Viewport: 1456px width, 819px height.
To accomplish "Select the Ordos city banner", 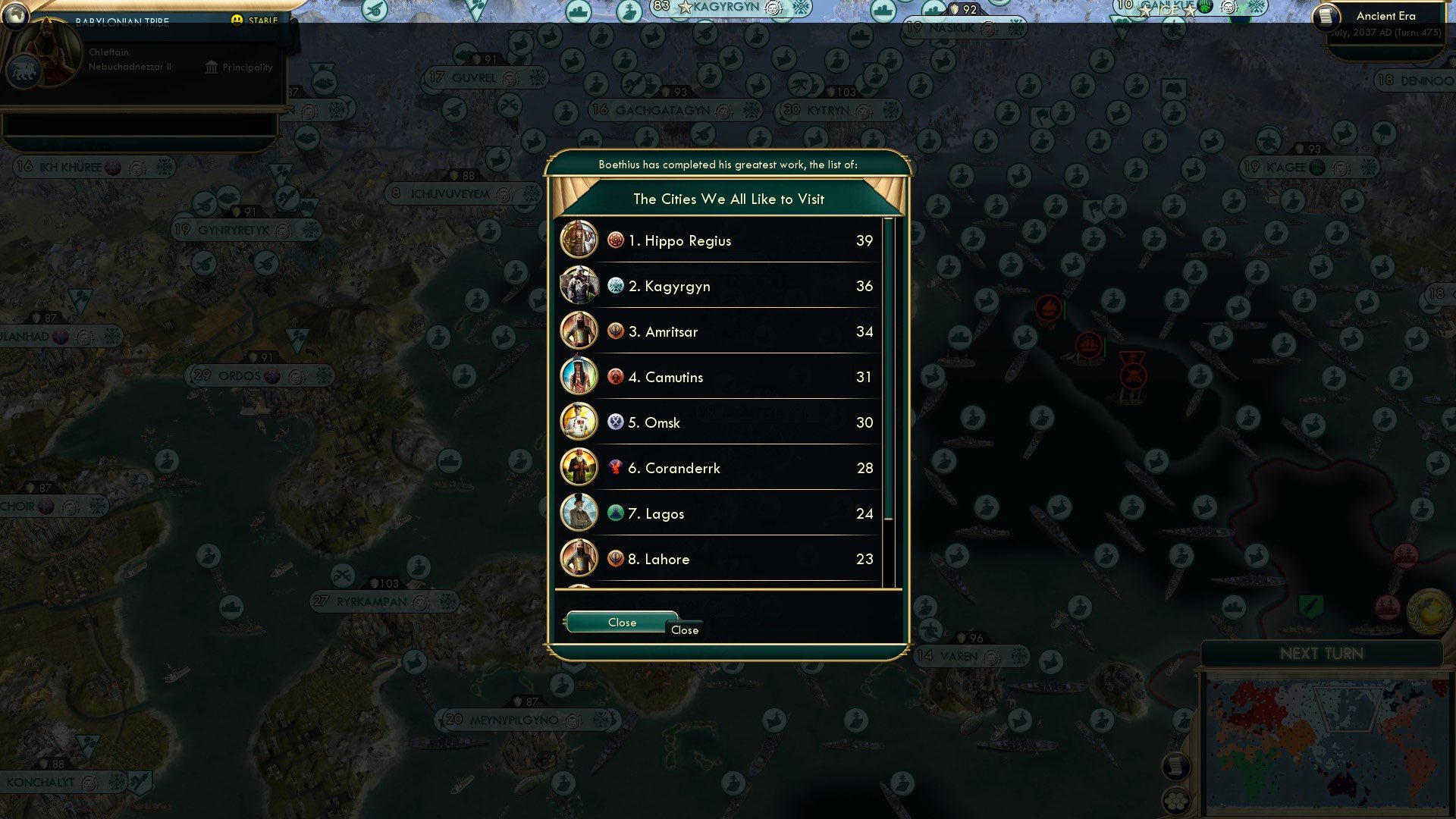I will (240, 375).
